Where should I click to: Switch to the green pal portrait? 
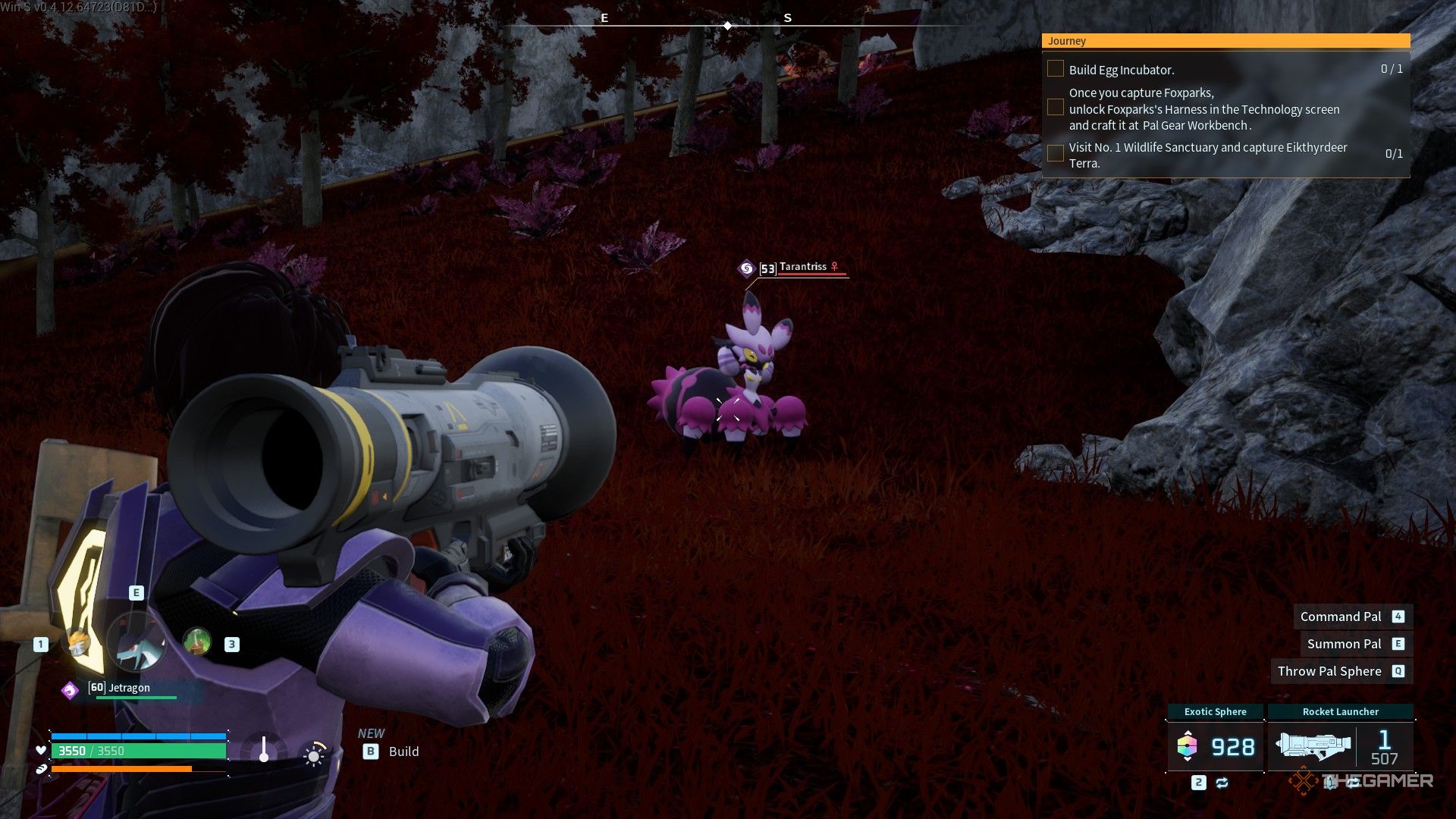(197, 642)
